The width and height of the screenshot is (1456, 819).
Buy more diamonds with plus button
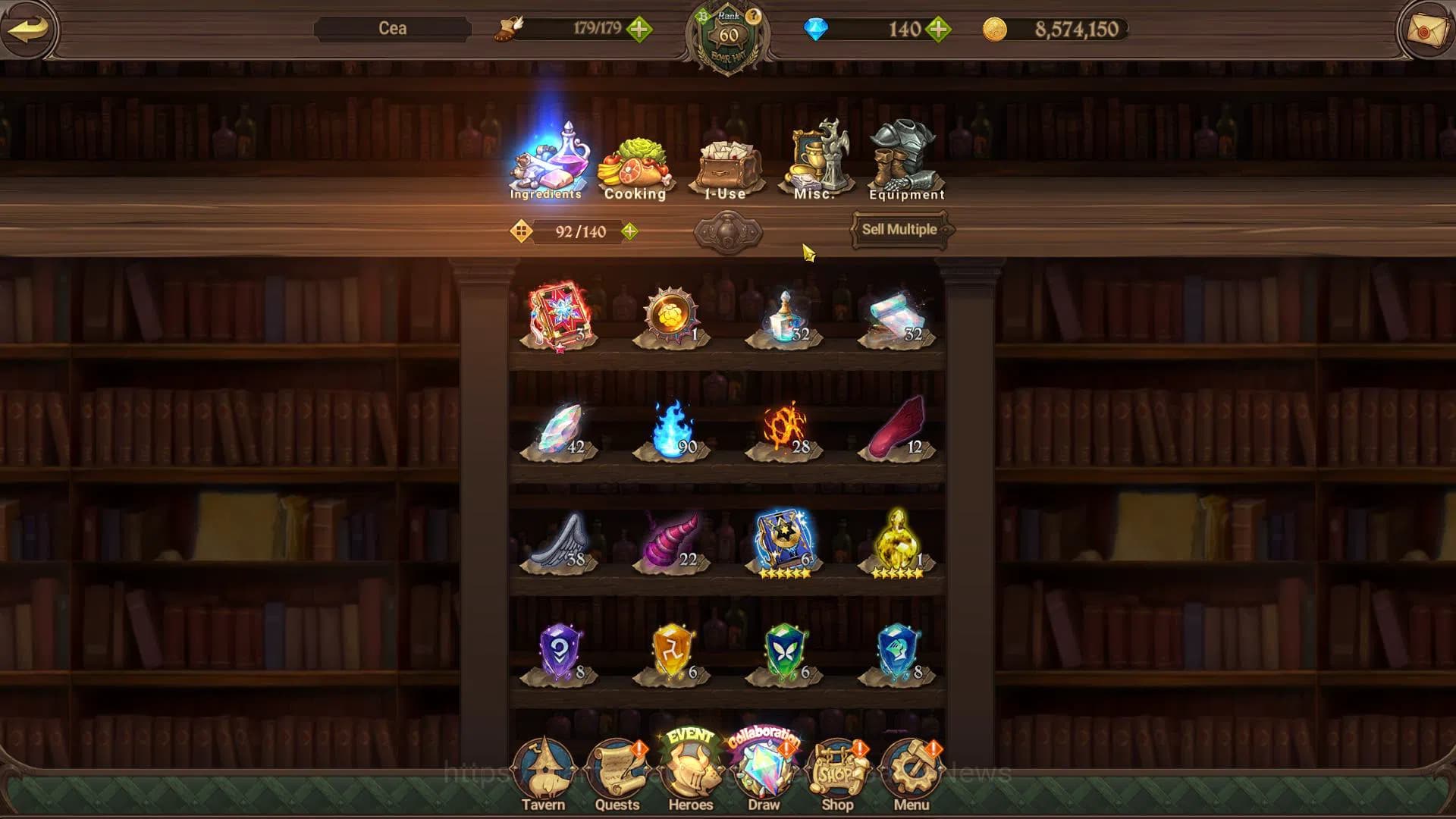(x=938, y=30)
